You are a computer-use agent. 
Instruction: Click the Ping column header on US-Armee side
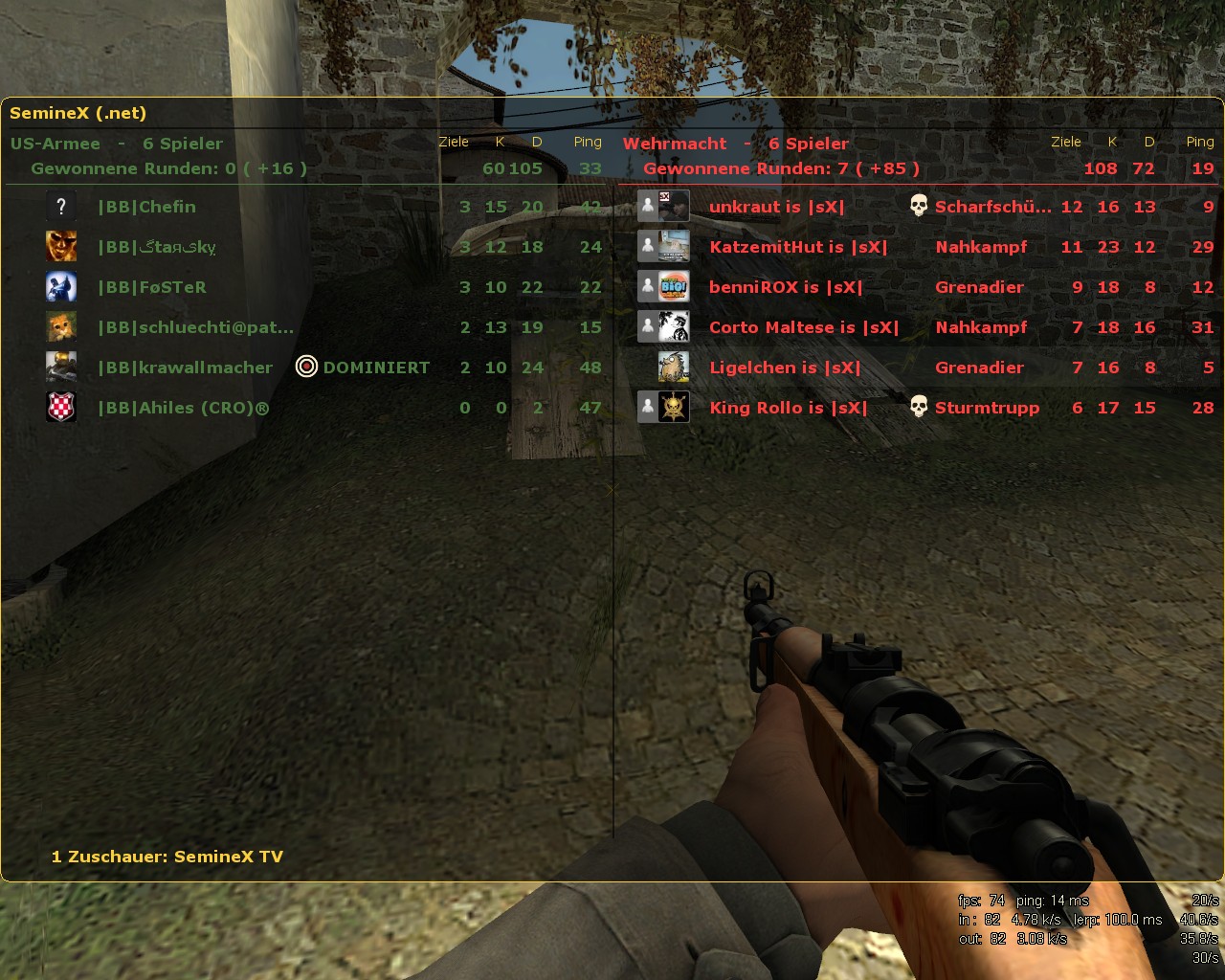click(x=587, y=141)
